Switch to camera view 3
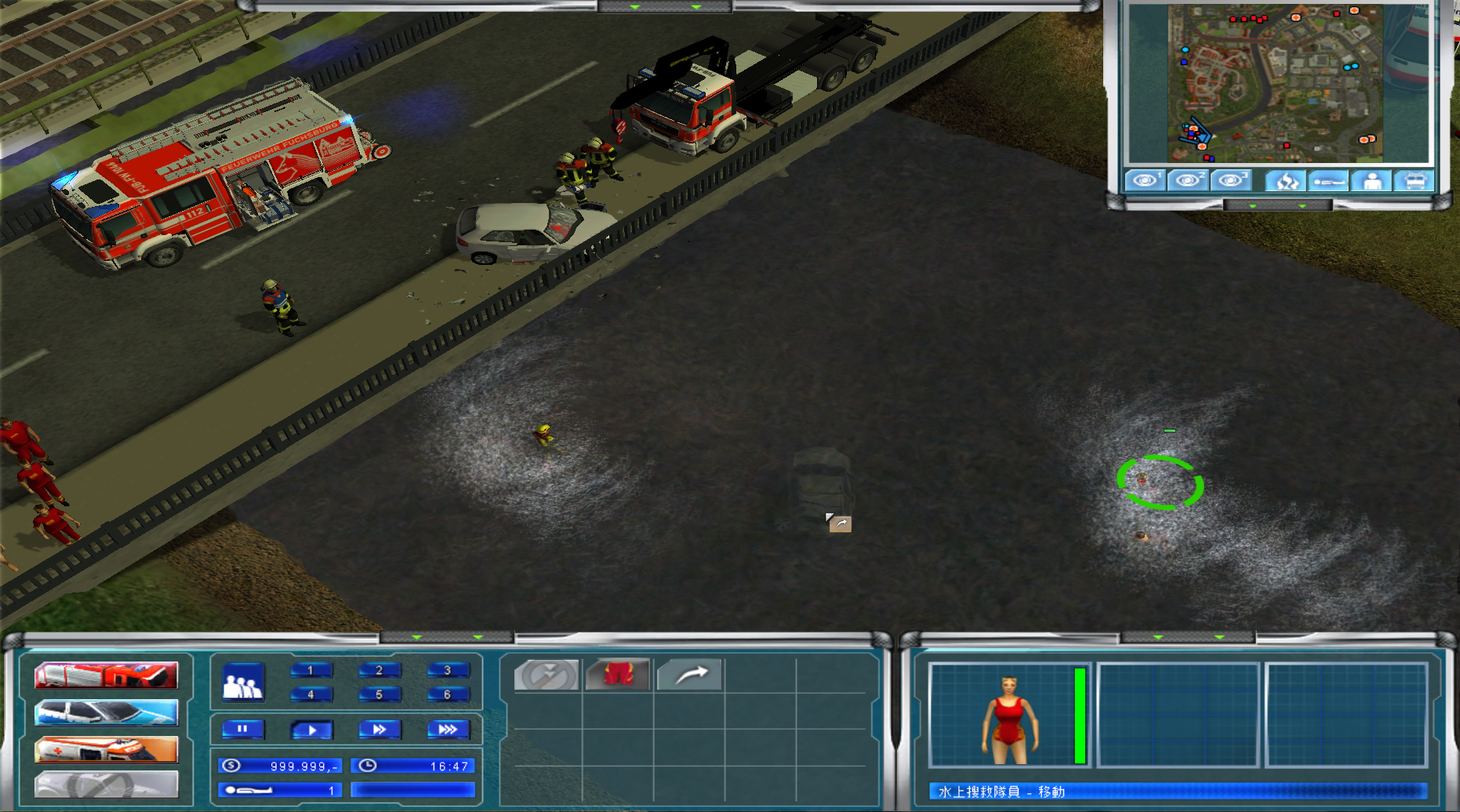The width and height of the screenshot is (1460, 812). pyautogui.click(x=1231, y=181)
